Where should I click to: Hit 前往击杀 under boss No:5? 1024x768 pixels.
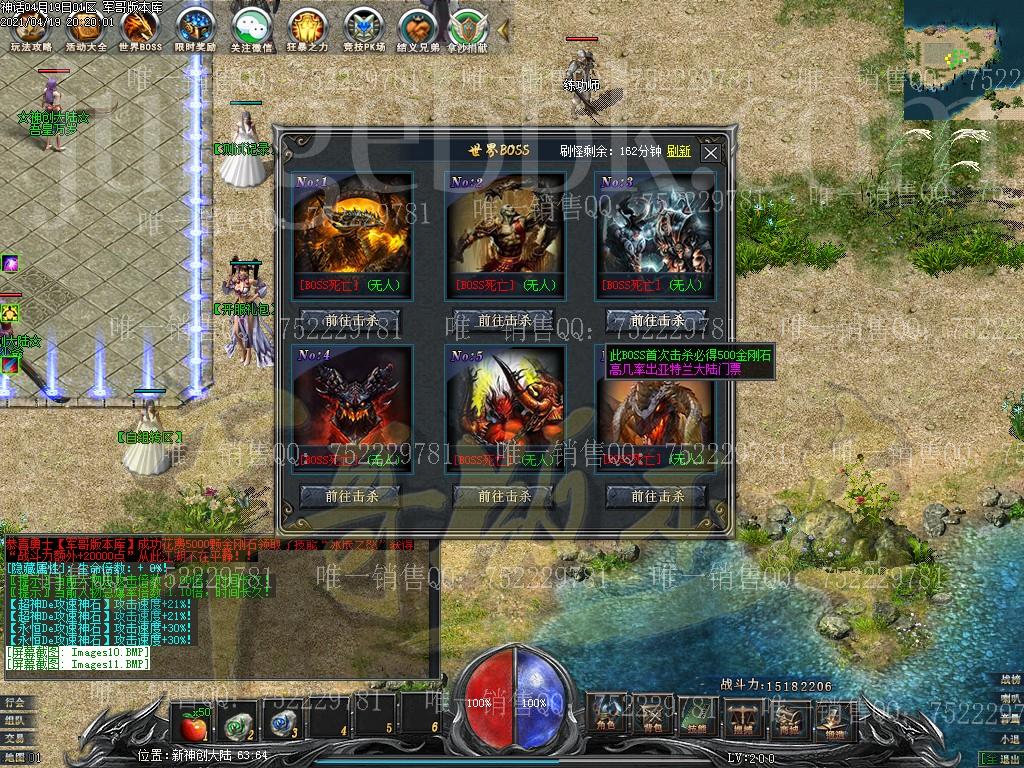tap(504, 496)
